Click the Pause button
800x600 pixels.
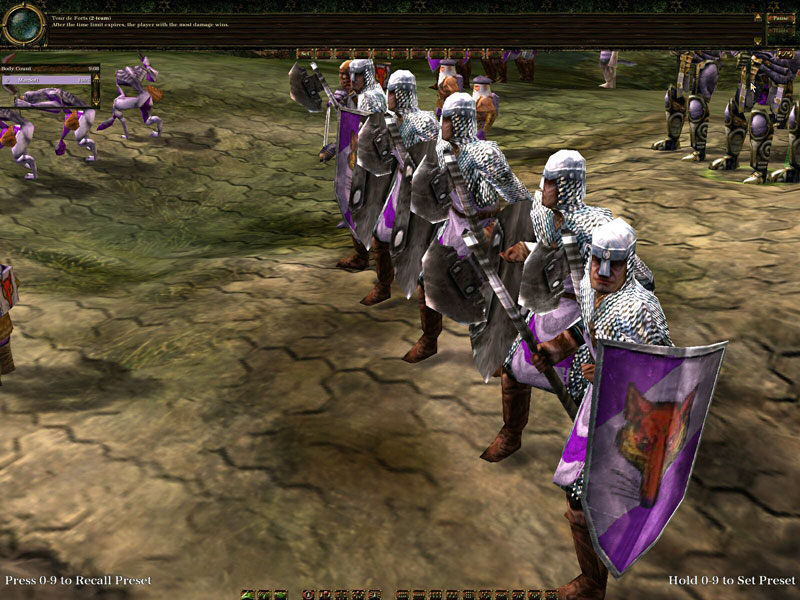pos(780,17)
